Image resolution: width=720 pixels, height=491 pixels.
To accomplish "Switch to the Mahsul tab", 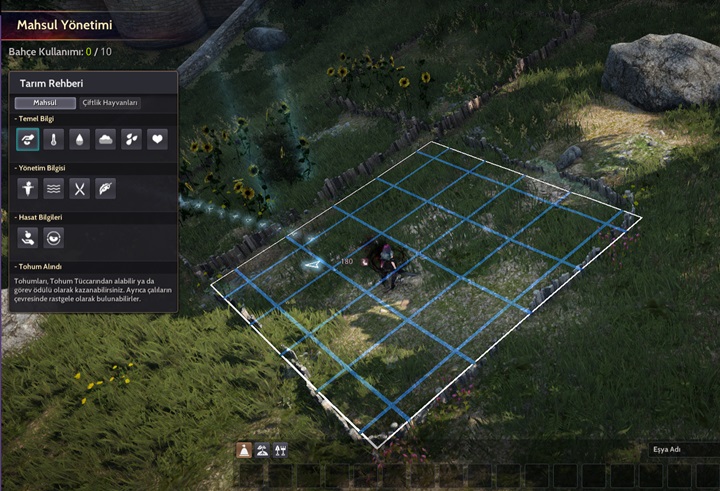I will click(45, 102).
